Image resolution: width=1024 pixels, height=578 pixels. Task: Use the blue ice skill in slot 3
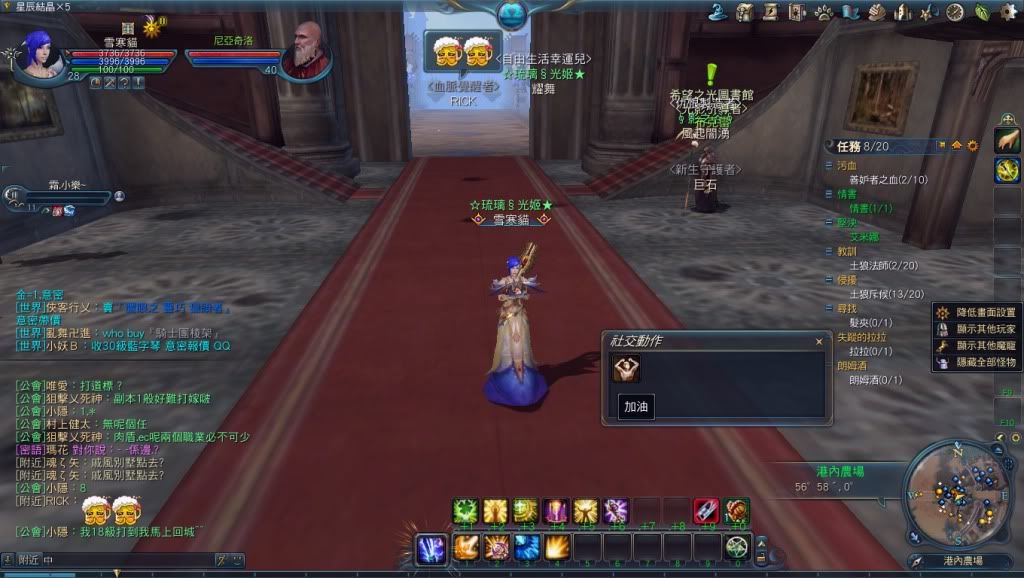coord(527,548)
